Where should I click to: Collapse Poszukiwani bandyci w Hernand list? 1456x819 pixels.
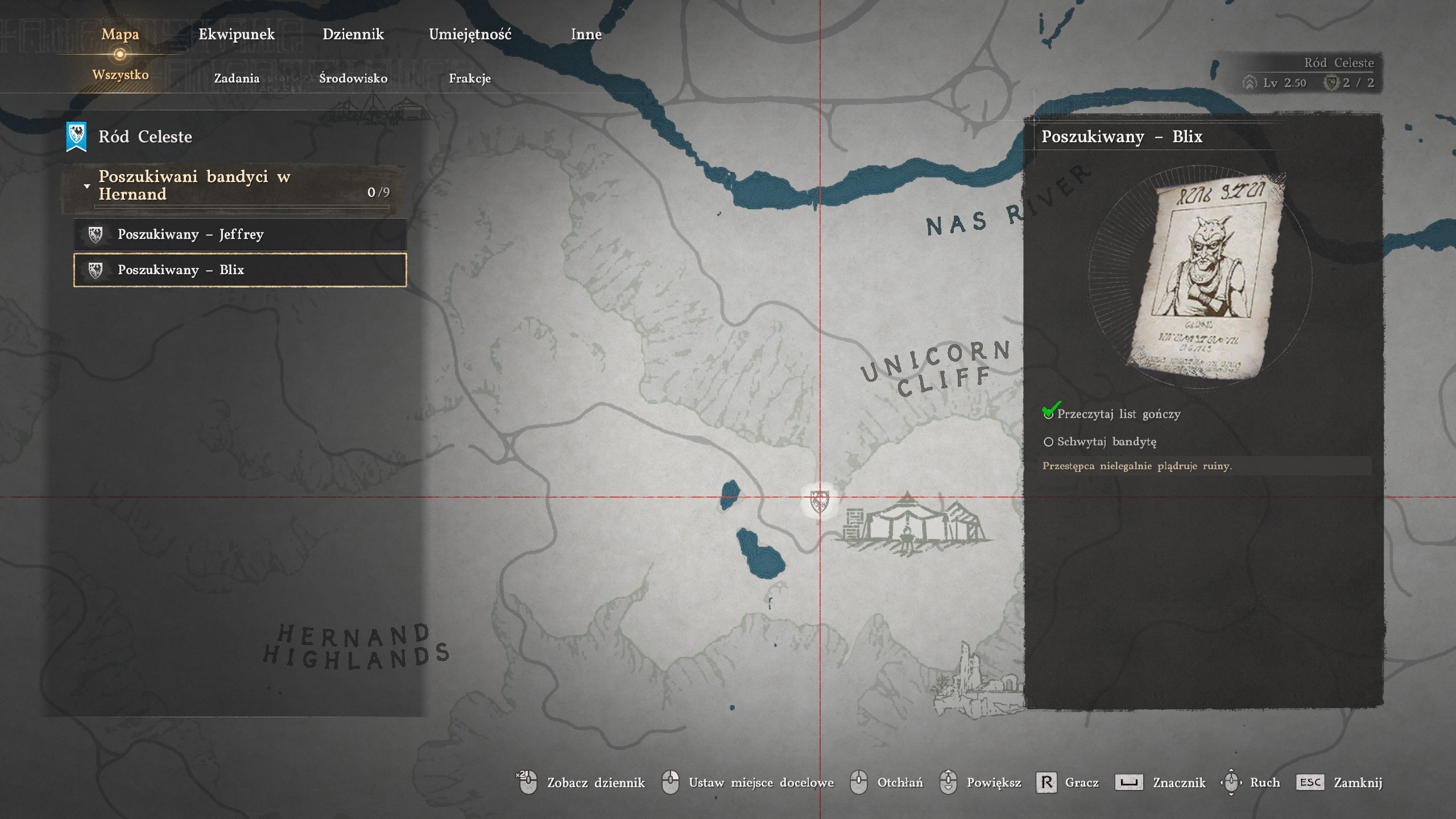click(87, 186)
